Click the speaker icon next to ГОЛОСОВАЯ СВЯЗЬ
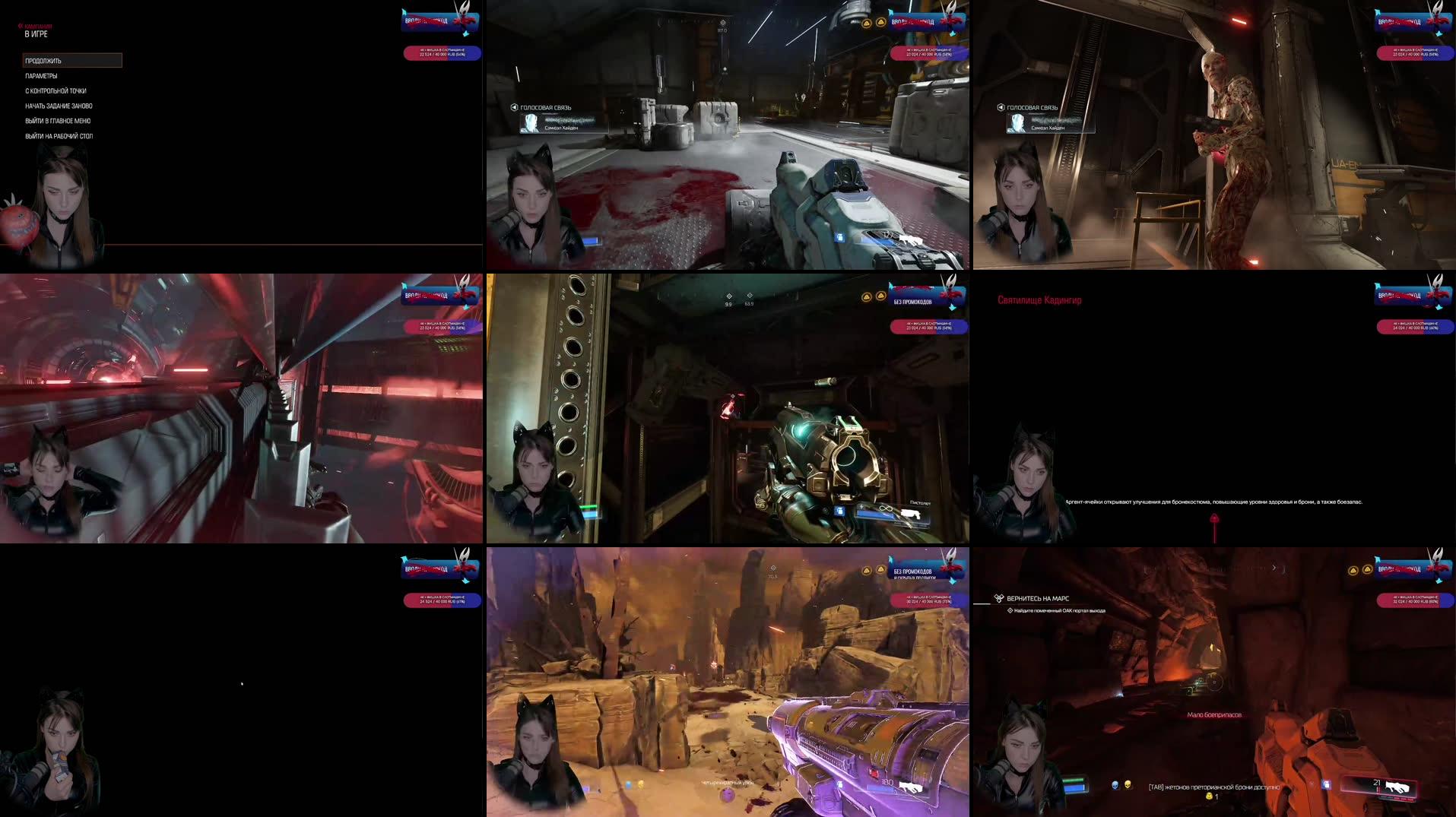Image resolution: width=1456 pixels, height=817 pixels. coord(513,108)
